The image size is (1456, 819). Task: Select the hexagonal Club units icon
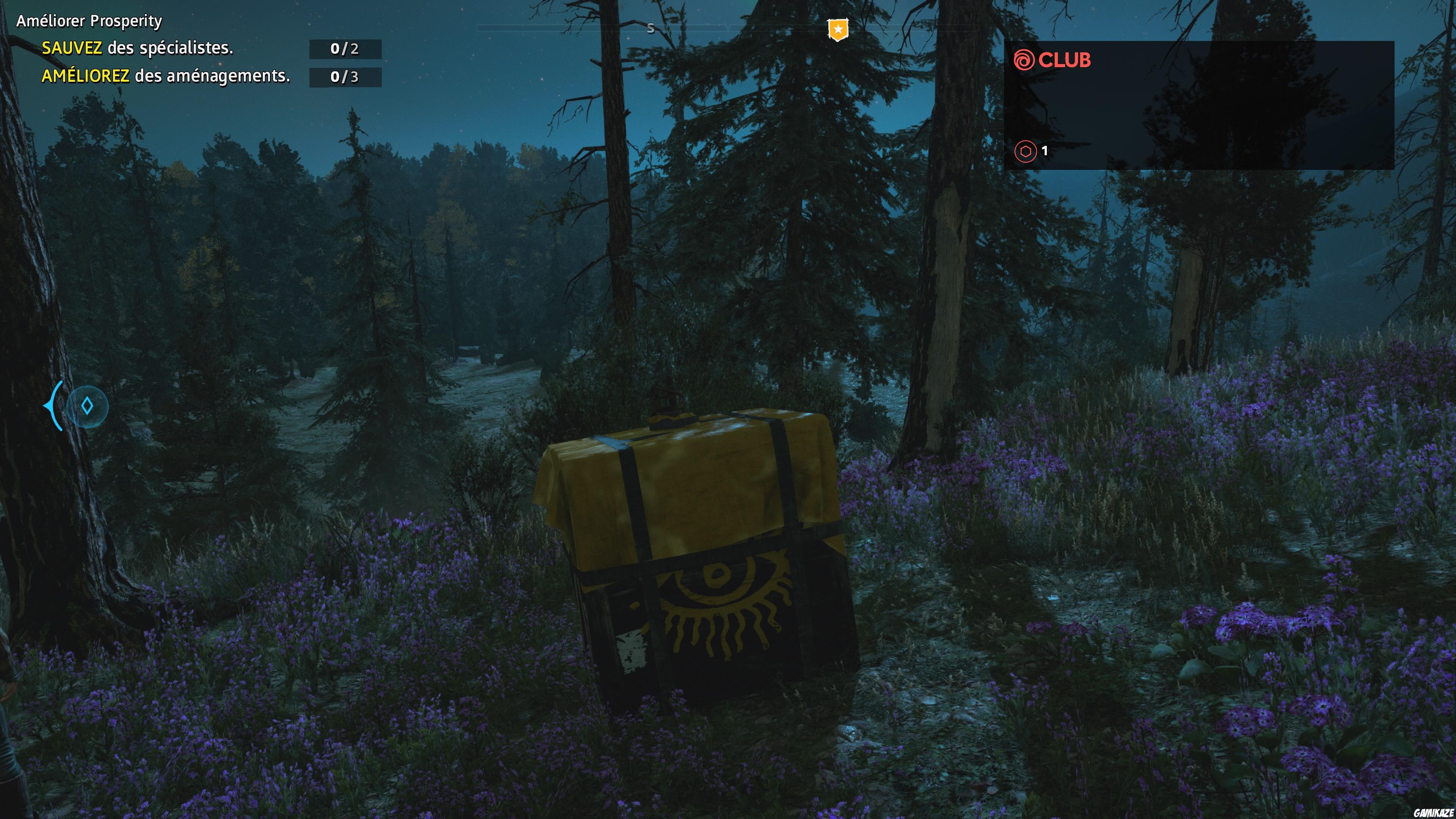[1025, 151]
